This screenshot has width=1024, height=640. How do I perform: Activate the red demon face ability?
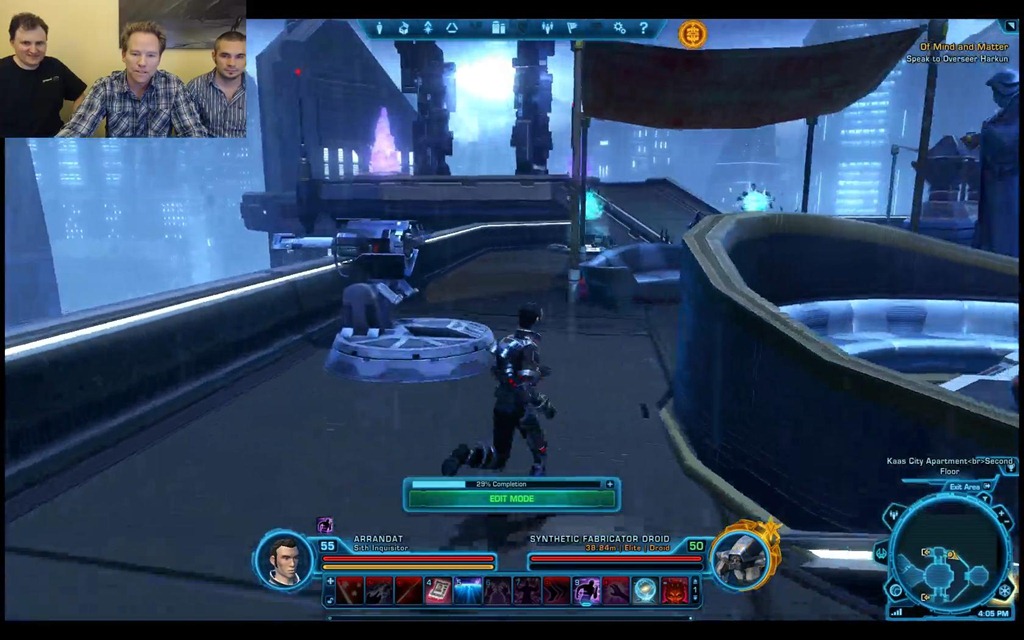[675, 591]
